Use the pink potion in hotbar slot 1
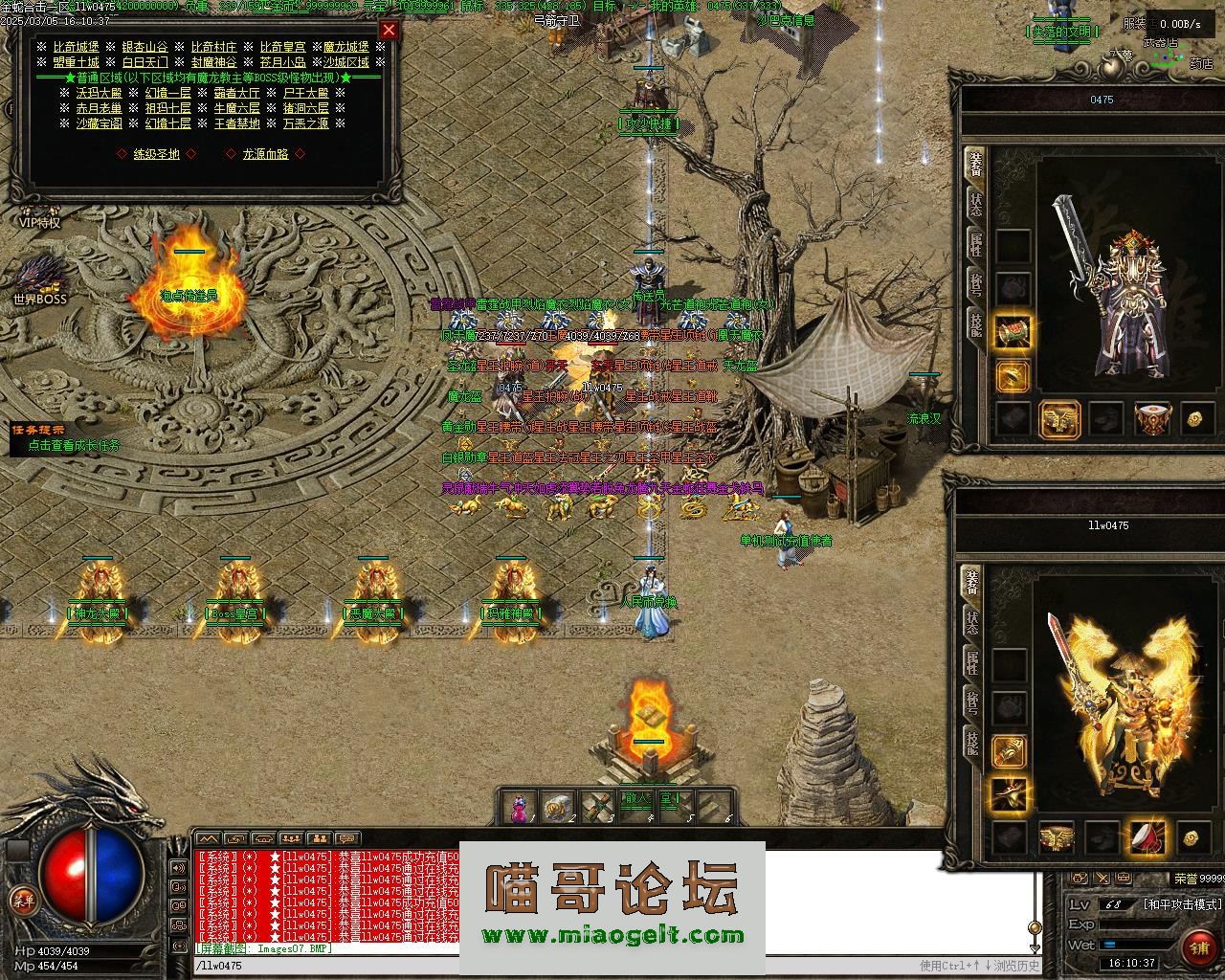 coord(519,807)
